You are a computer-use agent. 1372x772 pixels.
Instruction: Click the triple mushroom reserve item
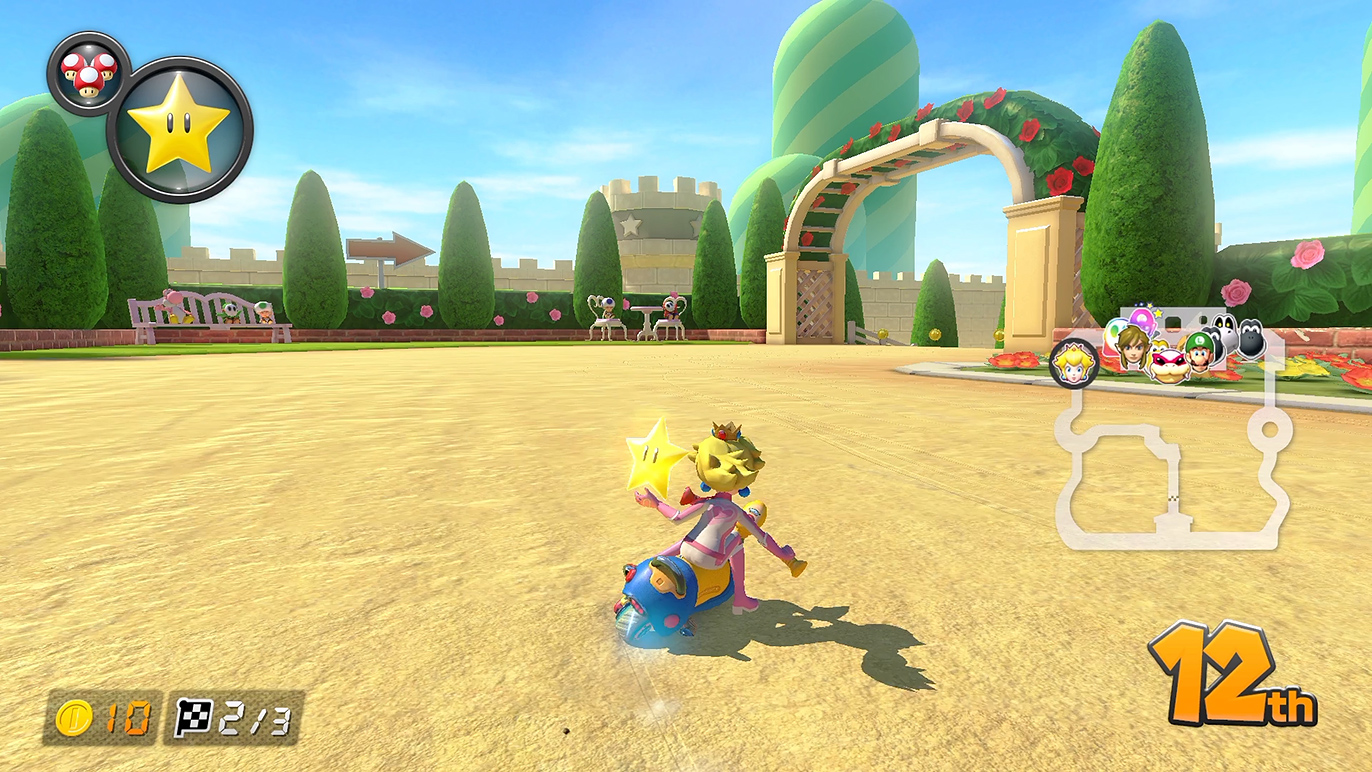pyautogui.click(x=88, y=73)
